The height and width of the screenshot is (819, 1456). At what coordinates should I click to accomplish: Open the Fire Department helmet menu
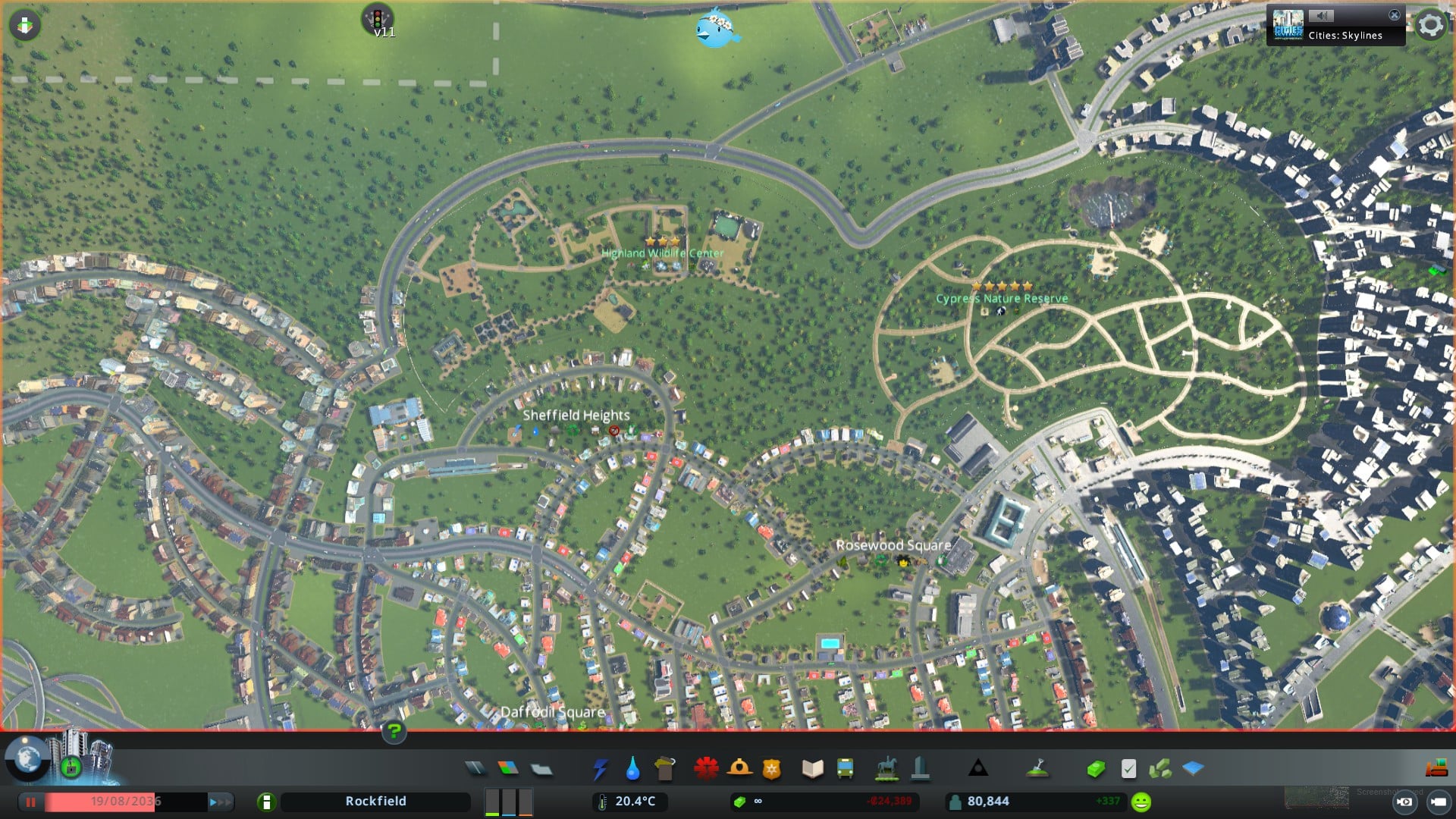(739, 769)
